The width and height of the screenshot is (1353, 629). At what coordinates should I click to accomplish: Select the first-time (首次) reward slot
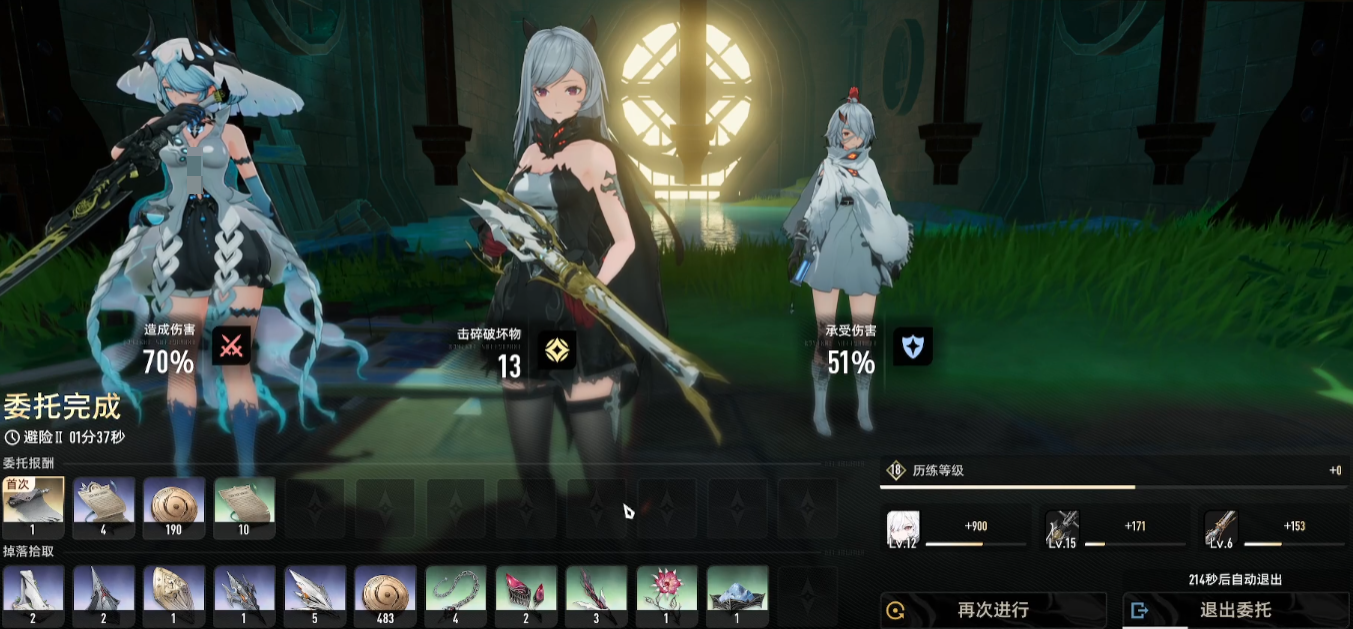(34, 506)
